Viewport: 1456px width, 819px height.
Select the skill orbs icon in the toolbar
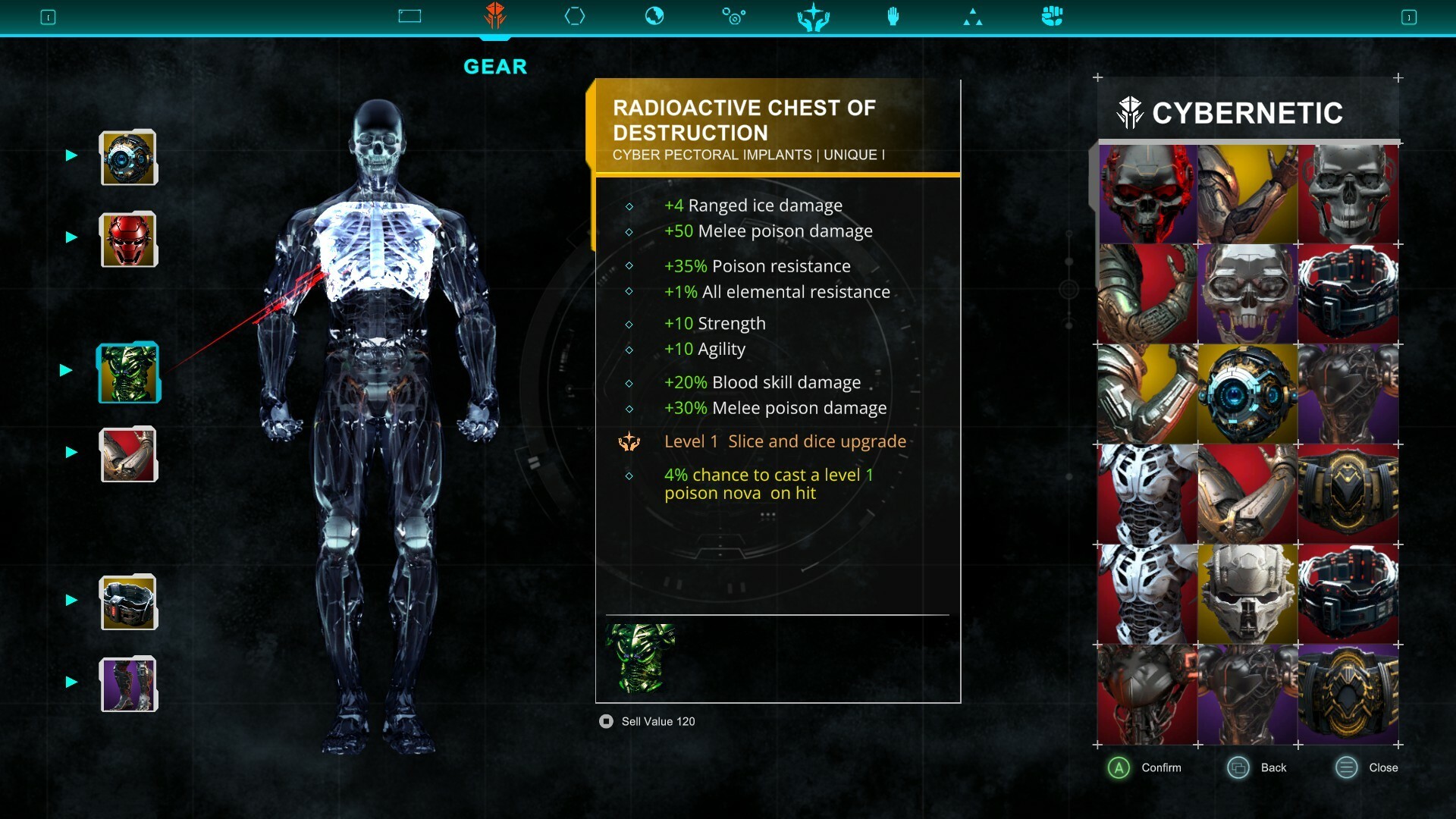click(x=734, y=15)
